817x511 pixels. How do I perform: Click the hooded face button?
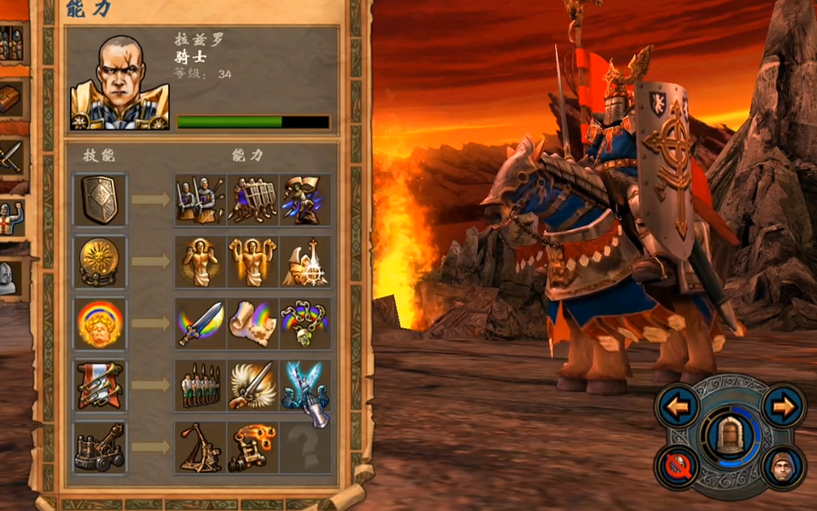[x=783, y=466]
